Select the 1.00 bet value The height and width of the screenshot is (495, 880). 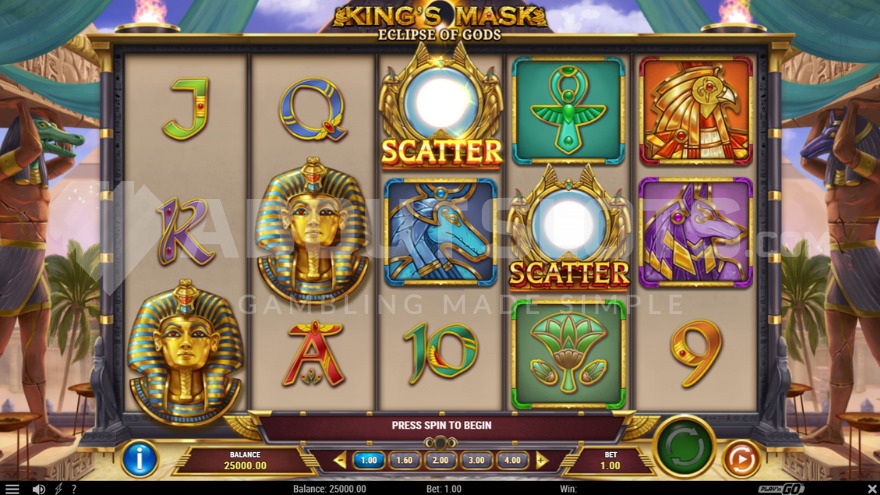click(369, 460)
